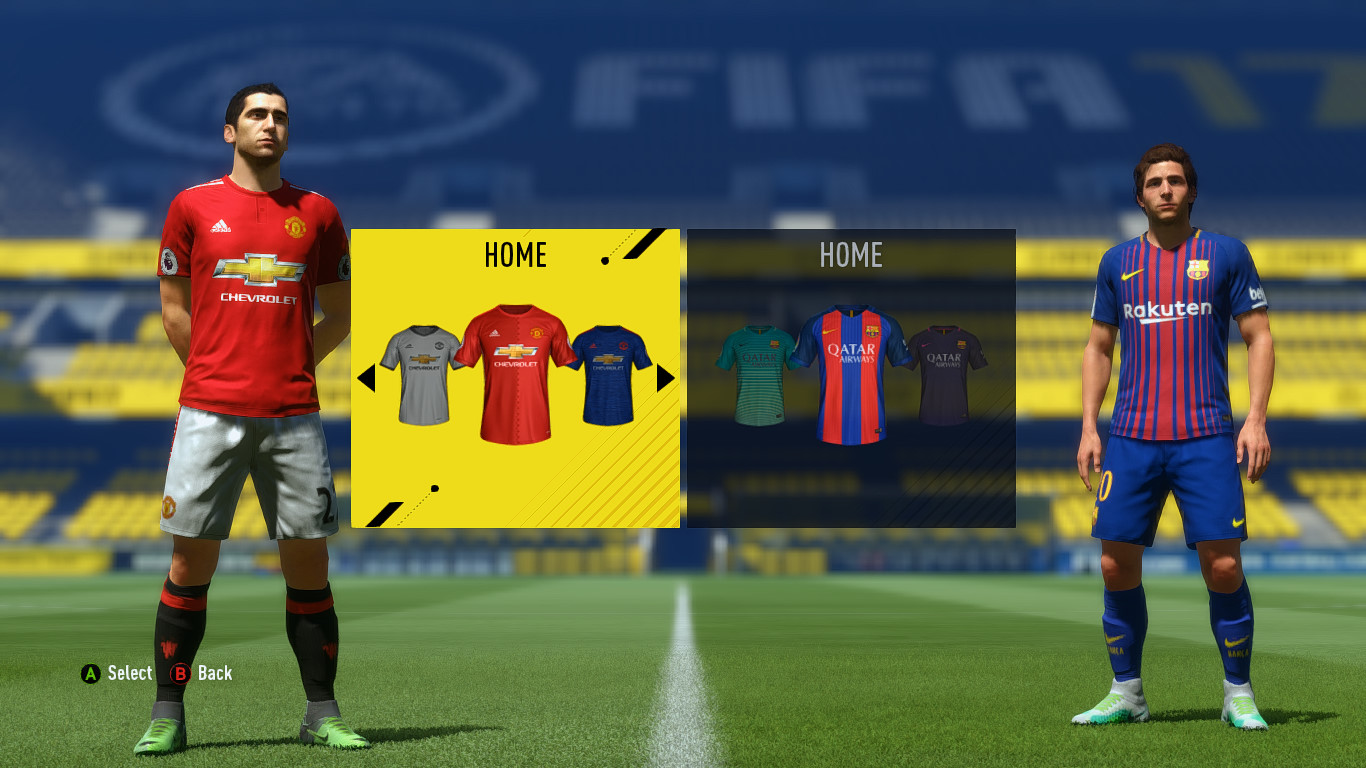The height and width of the screenshot is (768, 1366).
Task: Click Back next to the B prompt
Action: click(x=216, y=673)
